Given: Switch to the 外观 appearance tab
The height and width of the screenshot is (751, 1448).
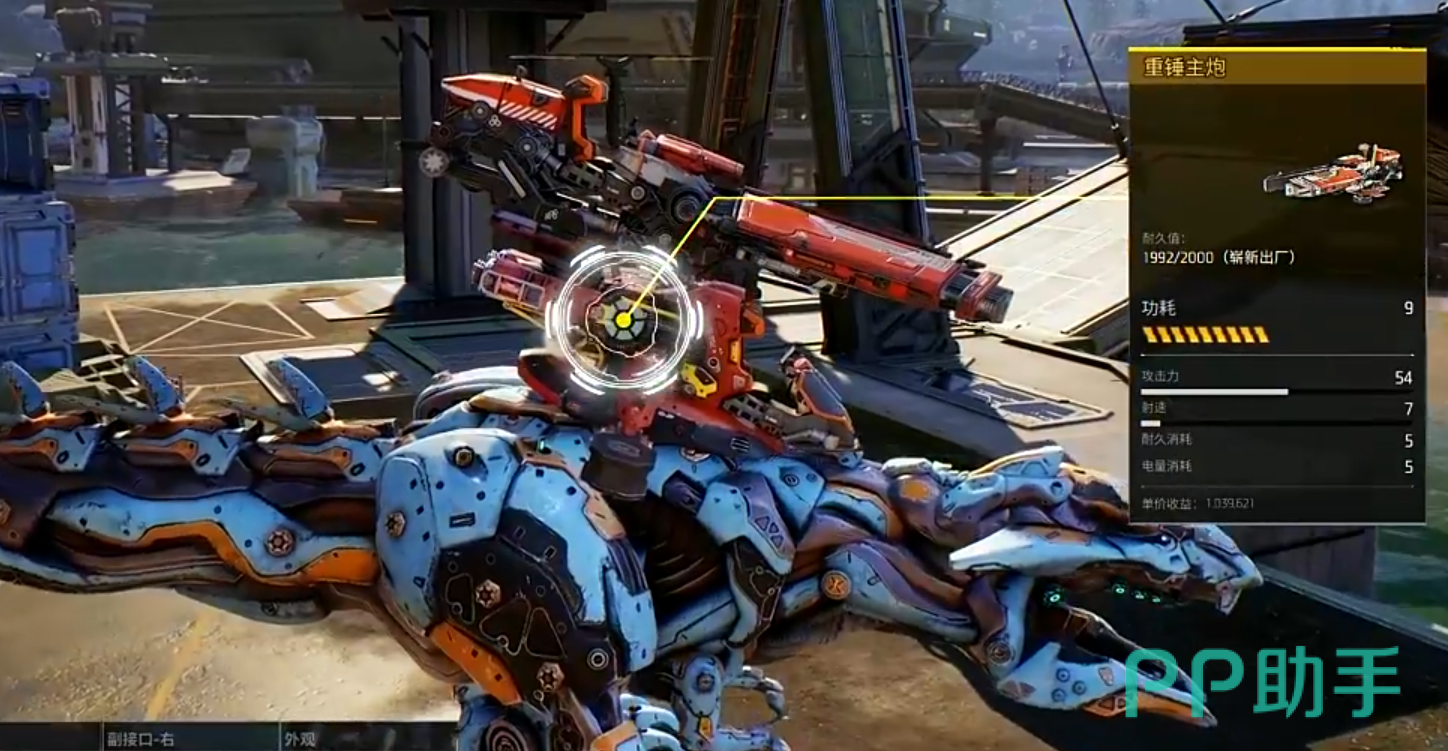Looking at the screenshot, I should pos(300,739).
